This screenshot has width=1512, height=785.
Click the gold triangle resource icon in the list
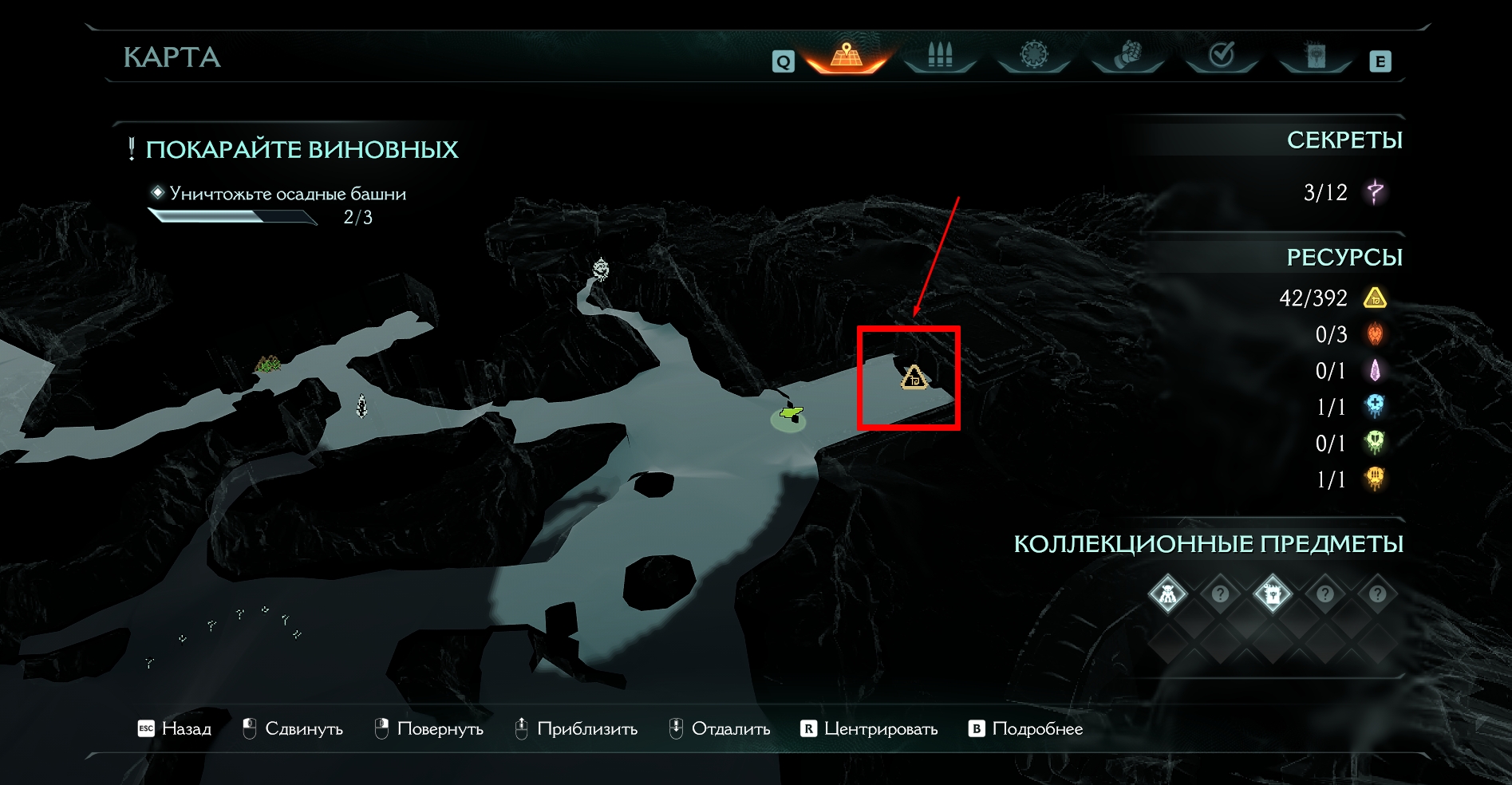pos(1375,298)
